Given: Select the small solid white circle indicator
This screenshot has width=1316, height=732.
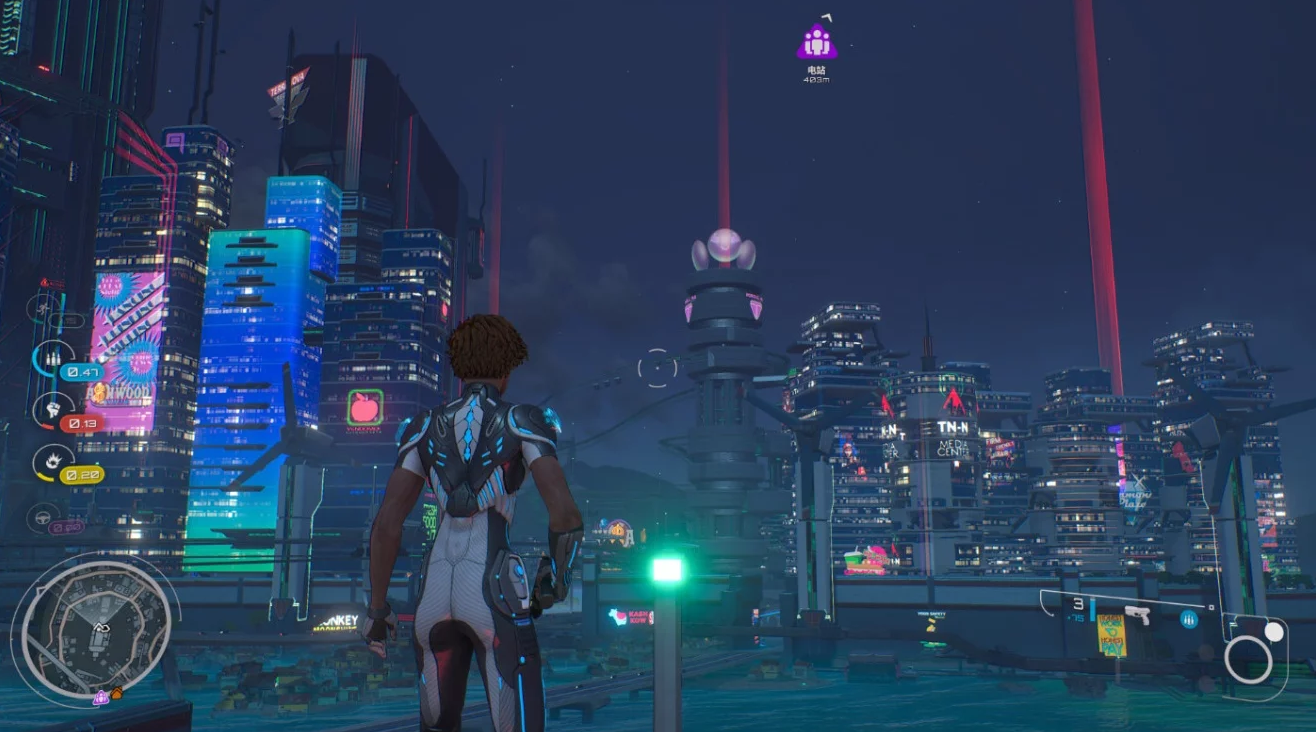Looking at the screenshot, I should point(1273,632).
